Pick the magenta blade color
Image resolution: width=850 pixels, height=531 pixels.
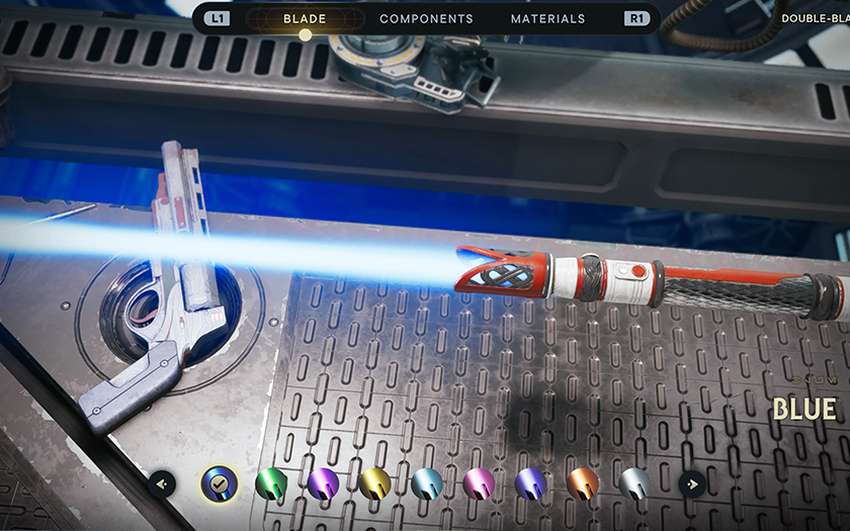click(x=479, y=484)
